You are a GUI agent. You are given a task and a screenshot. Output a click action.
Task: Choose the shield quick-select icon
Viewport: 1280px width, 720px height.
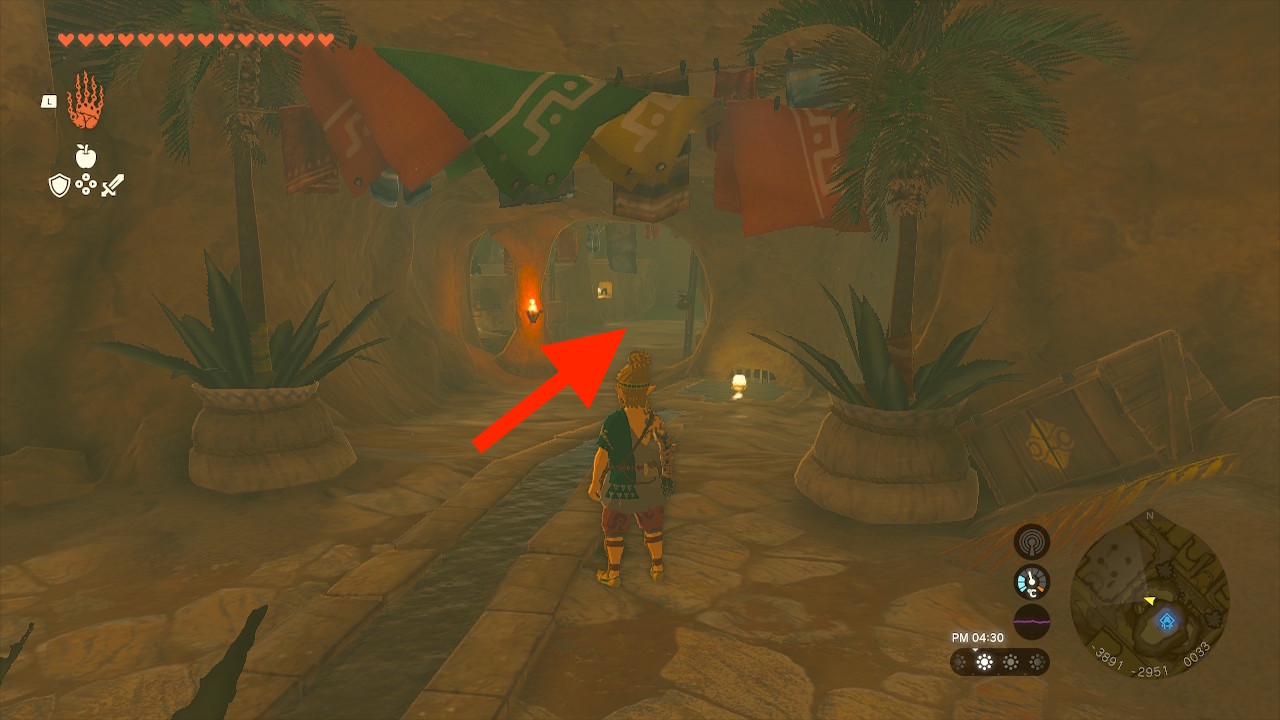coord(60,185)
